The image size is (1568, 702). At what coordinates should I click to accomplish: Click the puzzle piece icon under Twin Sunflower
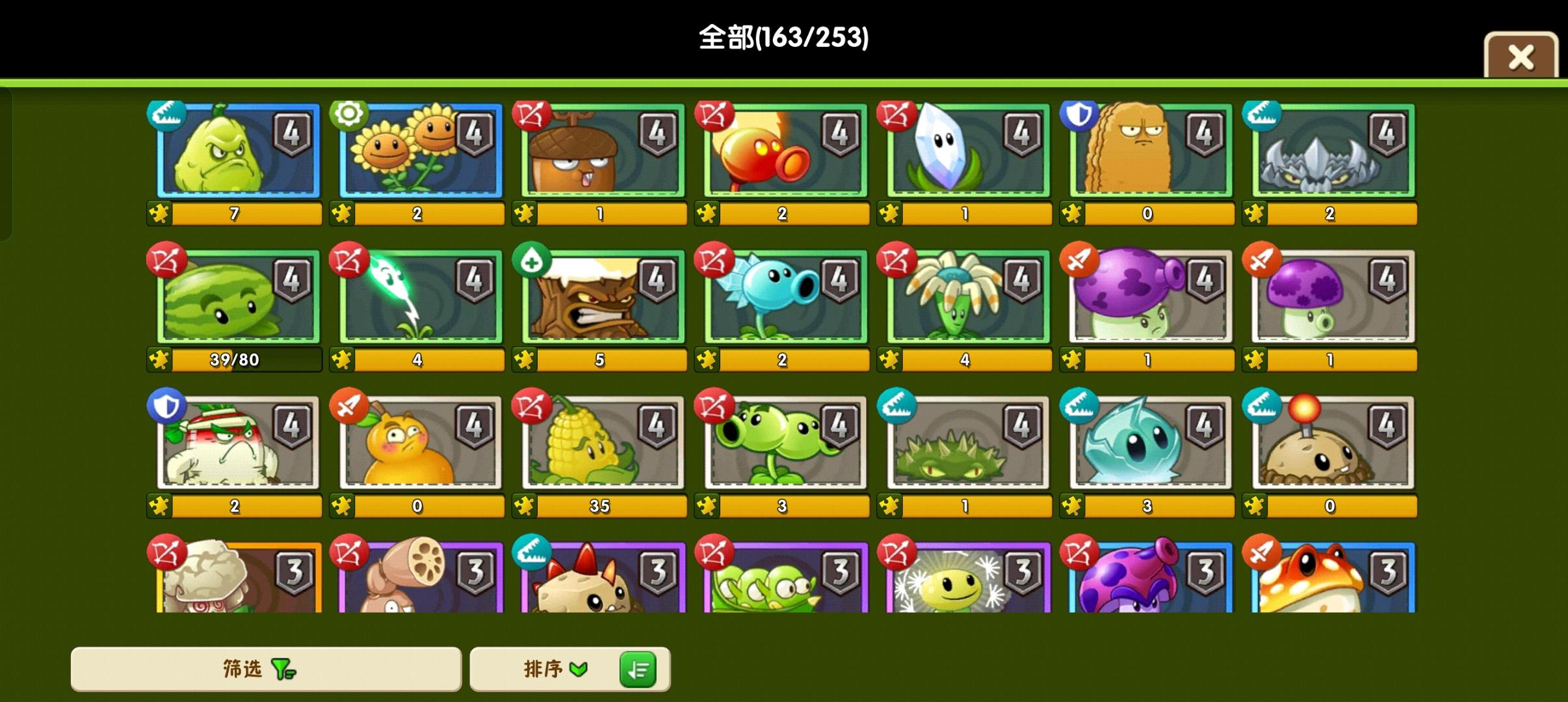[x=343, y=213]
